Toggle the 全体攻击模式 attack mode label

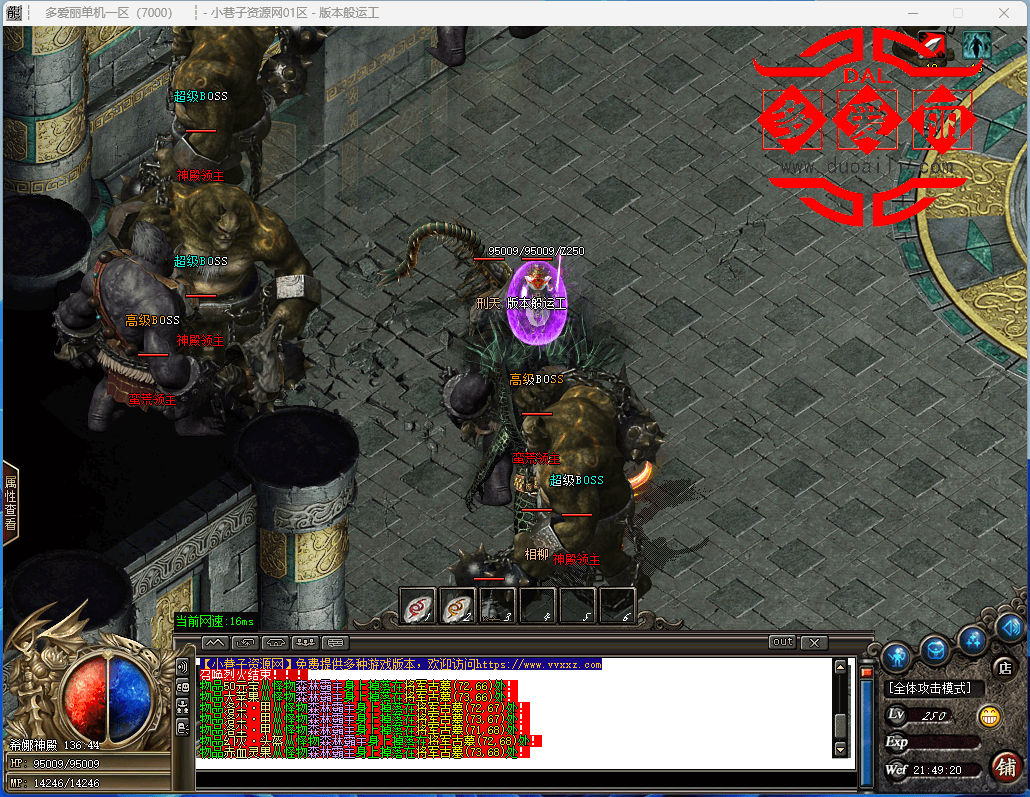[x=935, y=688]
